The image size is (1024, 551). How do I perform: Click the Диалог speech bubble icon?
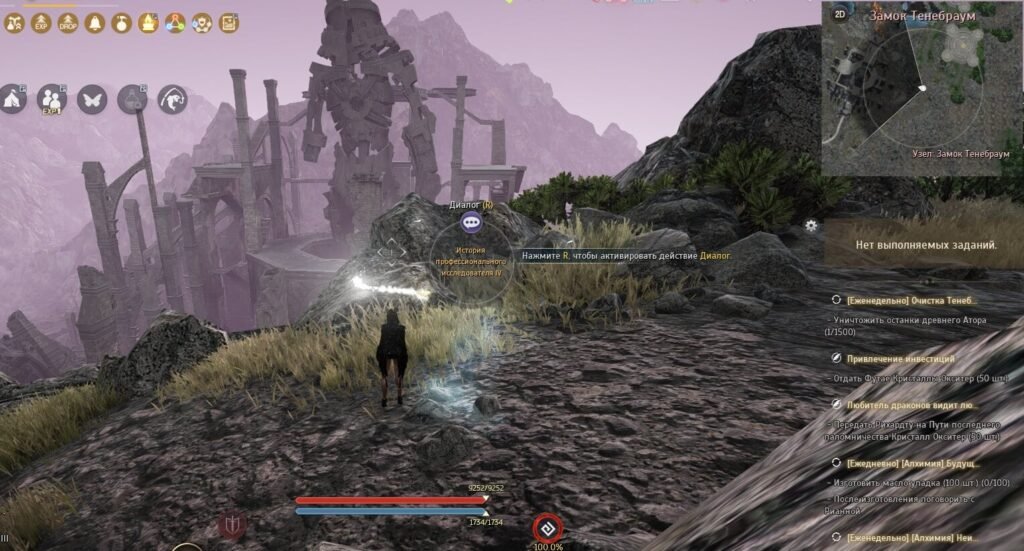point(472,224)
